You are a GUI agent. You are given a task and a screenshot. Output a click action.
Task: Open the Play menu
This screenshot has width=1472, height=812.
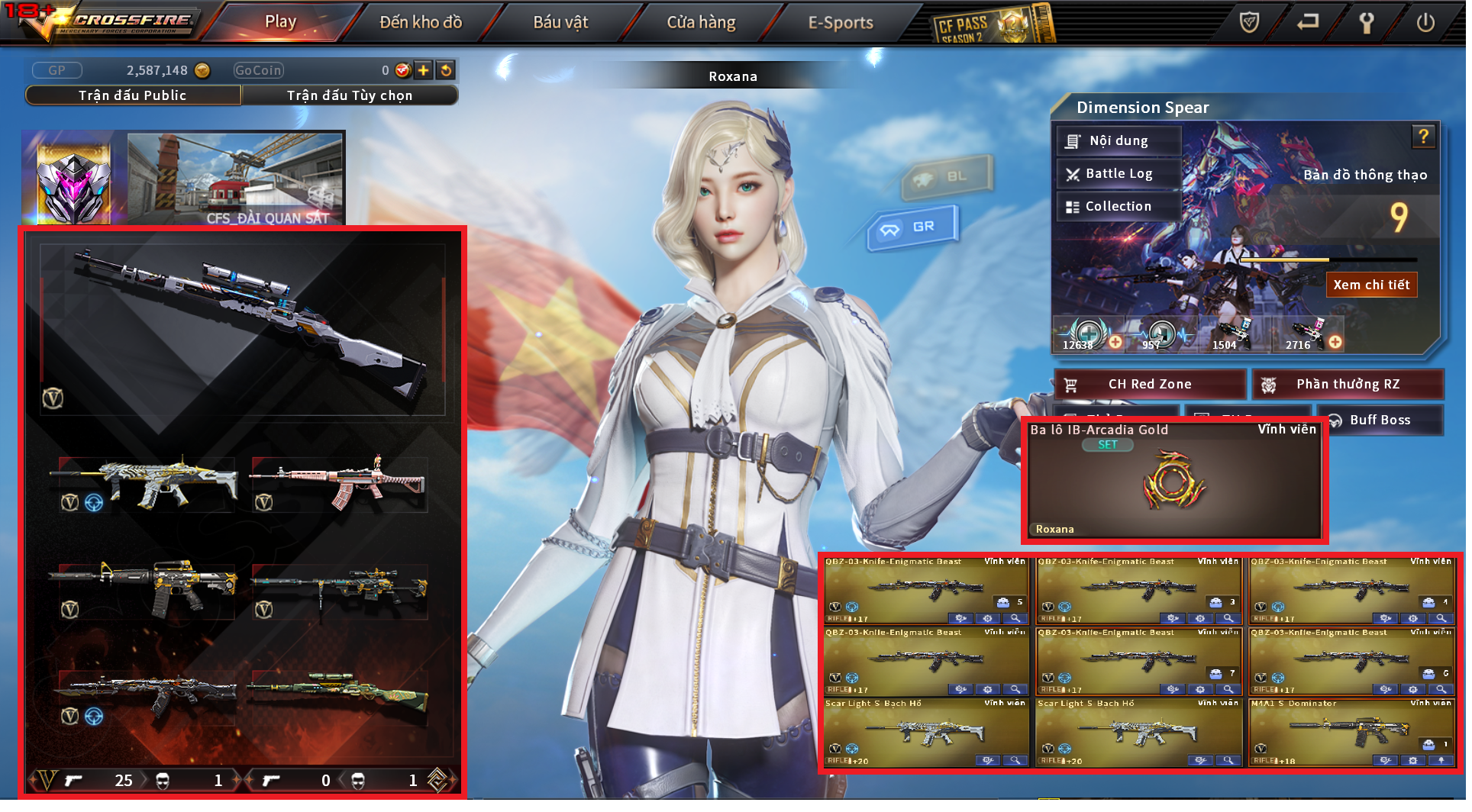pyautogui.click(x=281, y=22)
